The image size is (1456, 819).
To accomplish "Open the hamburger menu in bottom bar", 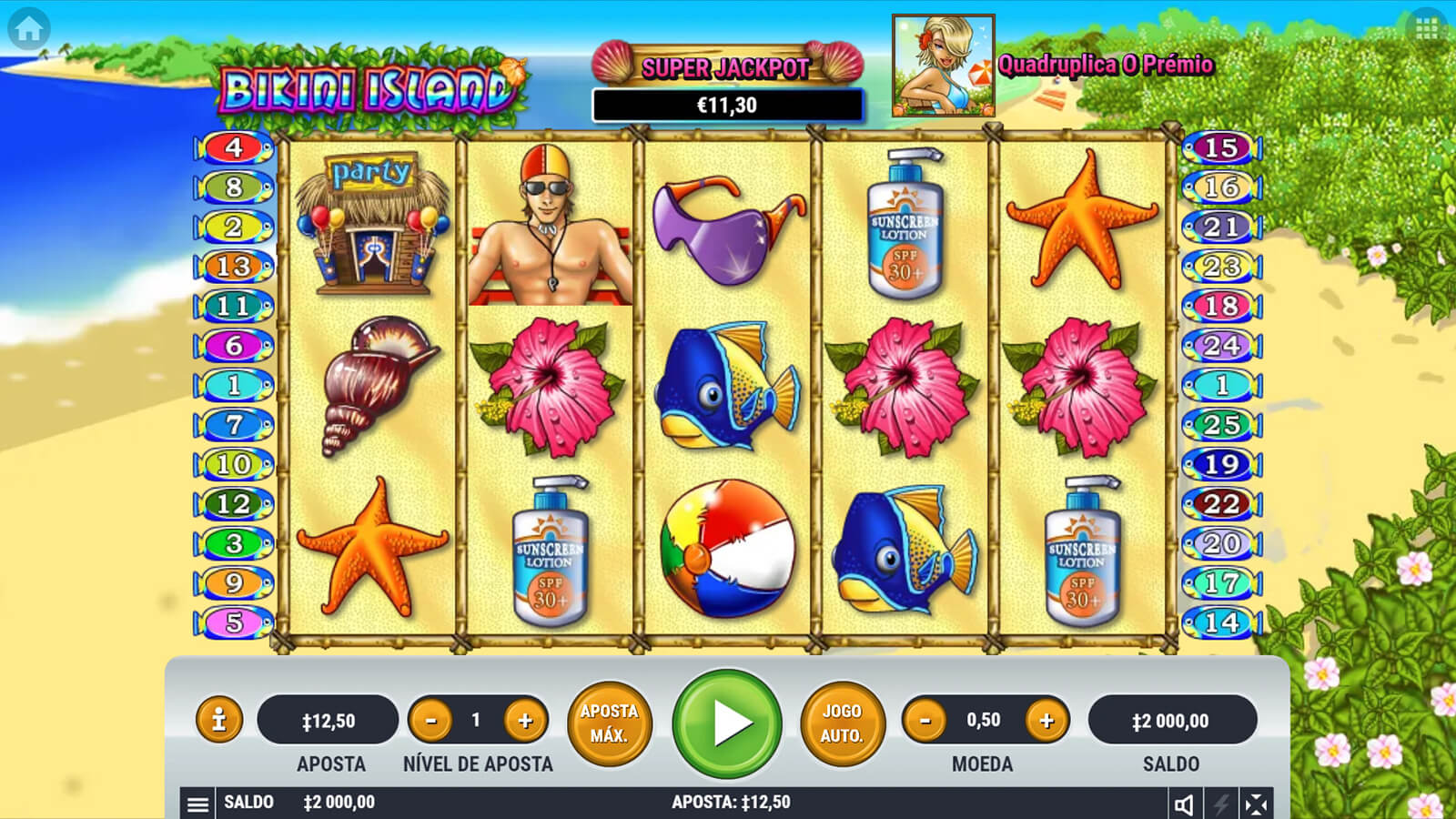I will point(197,804).
